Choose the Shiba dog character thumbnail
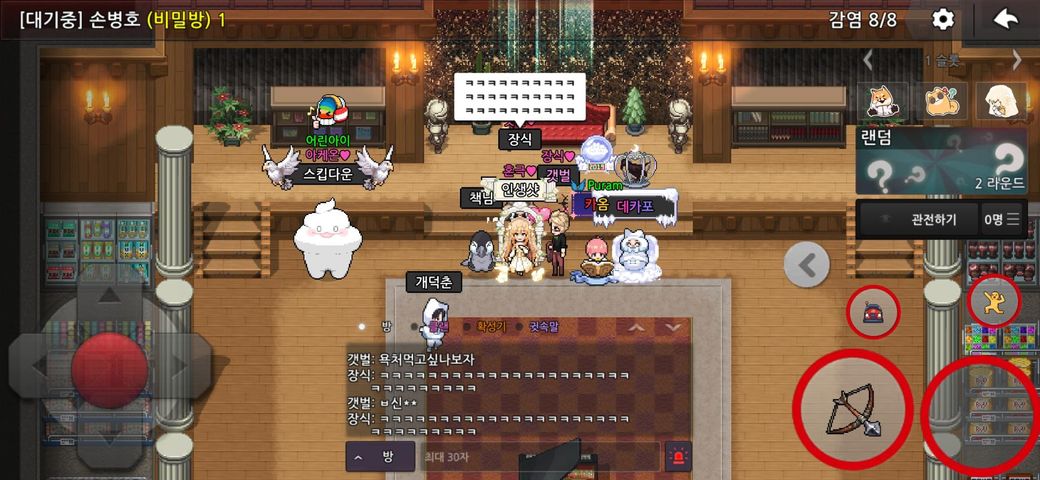Image resolution: width=1040 pixels, height=480 pixels. pos(883,101)
